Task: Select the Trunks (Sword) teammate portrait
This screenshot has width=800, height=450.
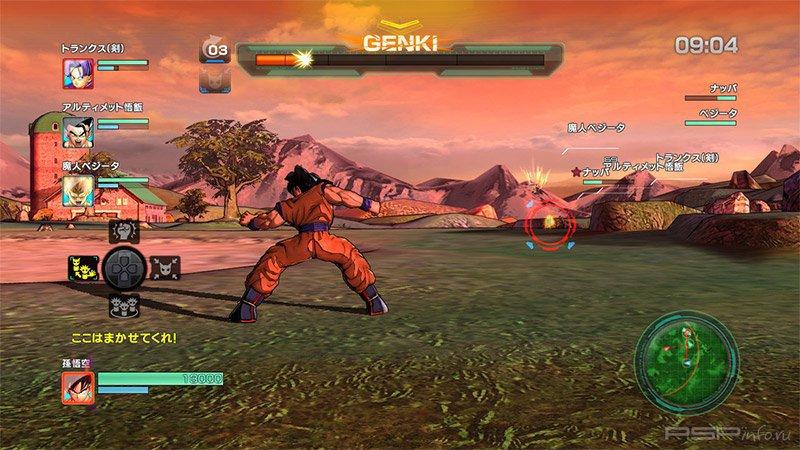Action: 77,71
